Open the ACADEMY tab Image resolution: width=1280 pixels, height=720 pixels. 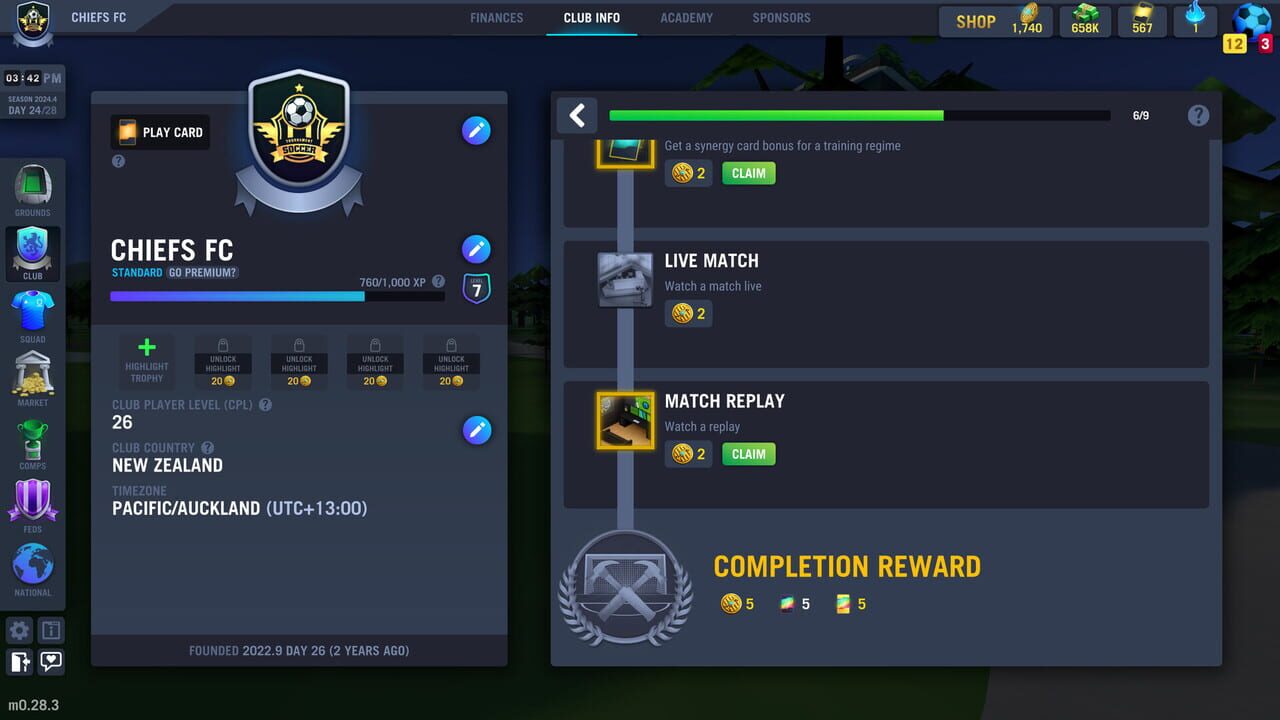[x=686, y=17]
